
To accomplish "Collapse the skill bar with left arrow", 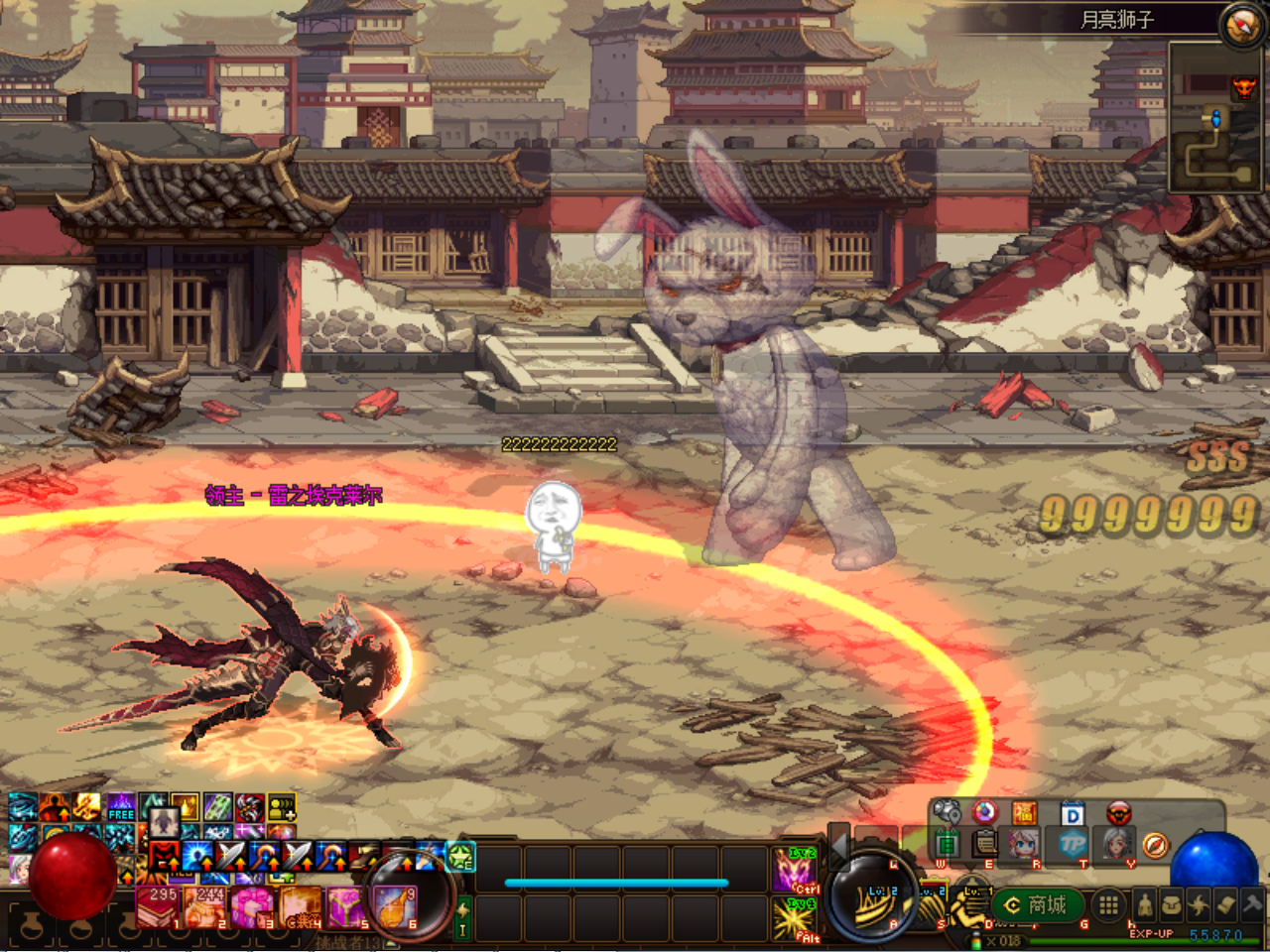I will pyautogui.click(x=839, y=845).
